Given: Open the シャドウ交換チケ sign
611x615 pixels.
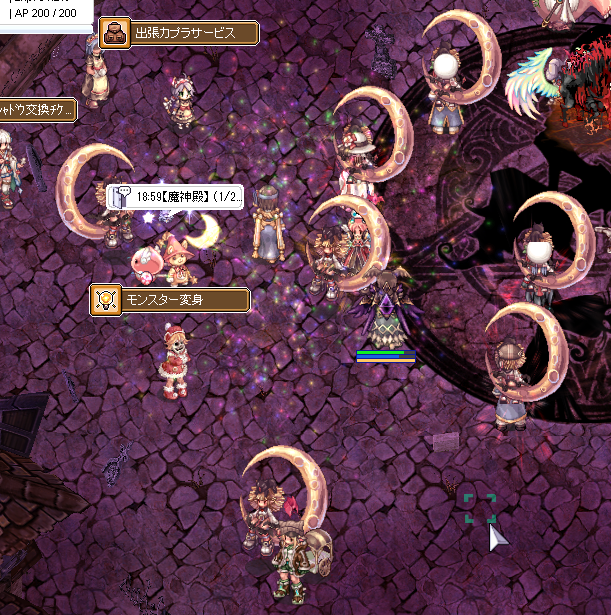Looking at the screenshot, I should pyautogui.click(x=38, y=109).
